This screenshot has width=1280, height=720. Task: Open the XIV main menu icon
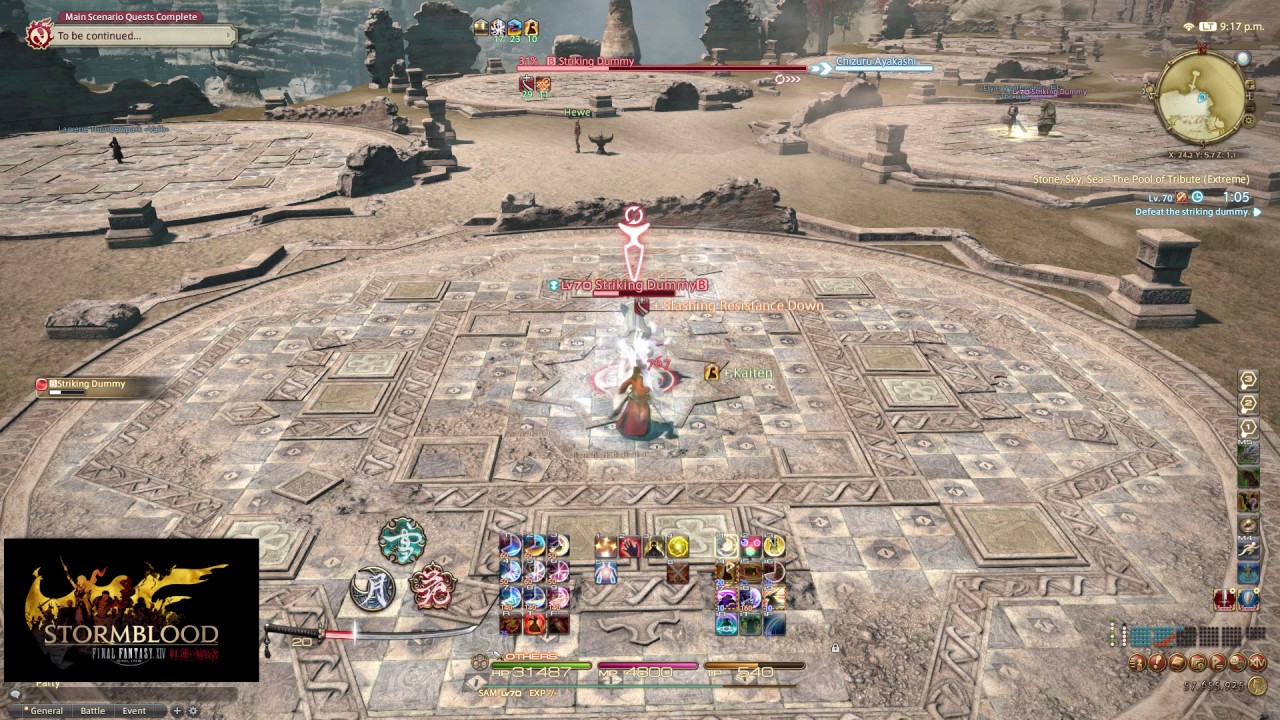(x=1256, y=662)
